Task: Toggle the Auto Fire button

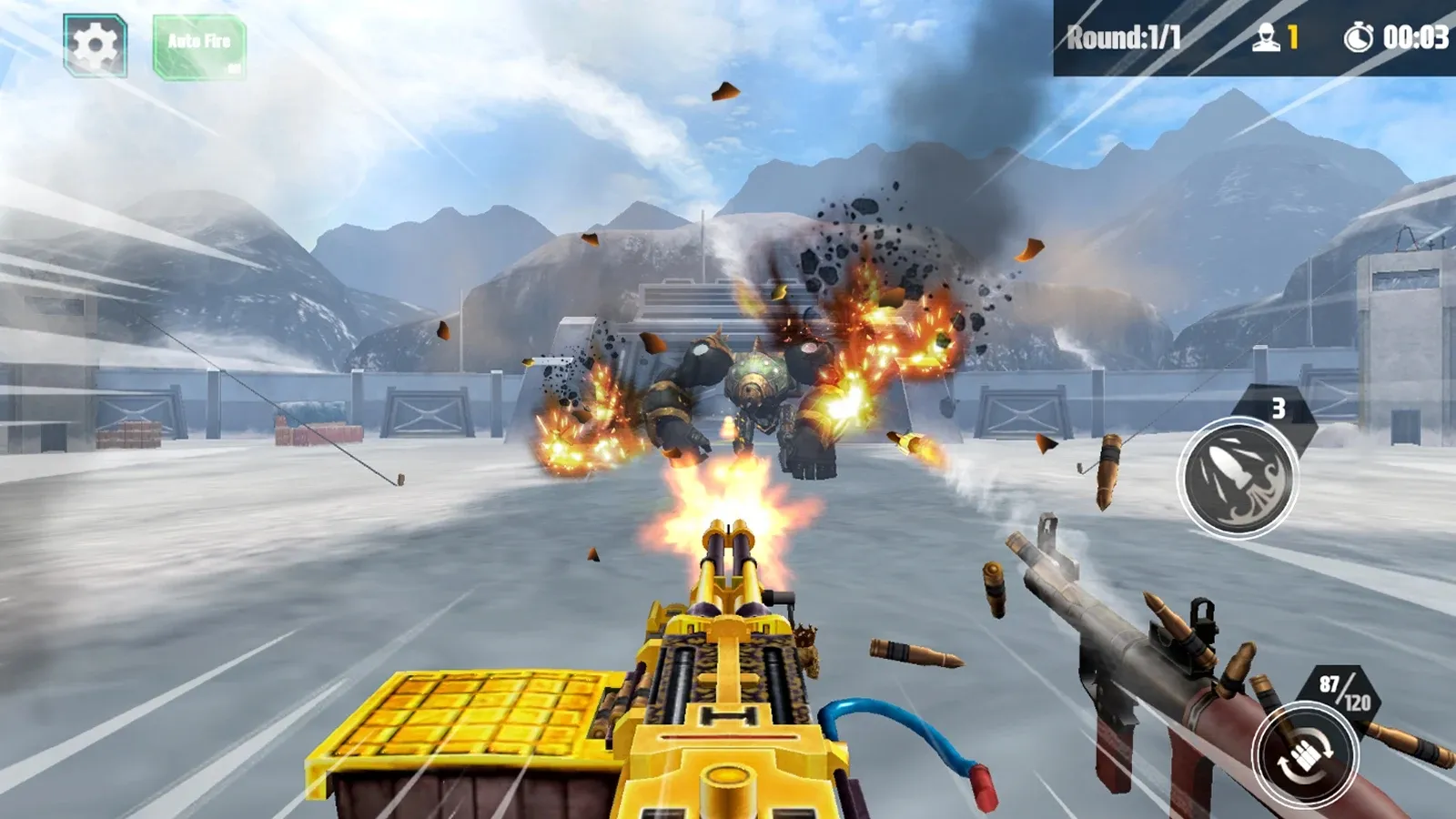Action: (x=199, y=46)
